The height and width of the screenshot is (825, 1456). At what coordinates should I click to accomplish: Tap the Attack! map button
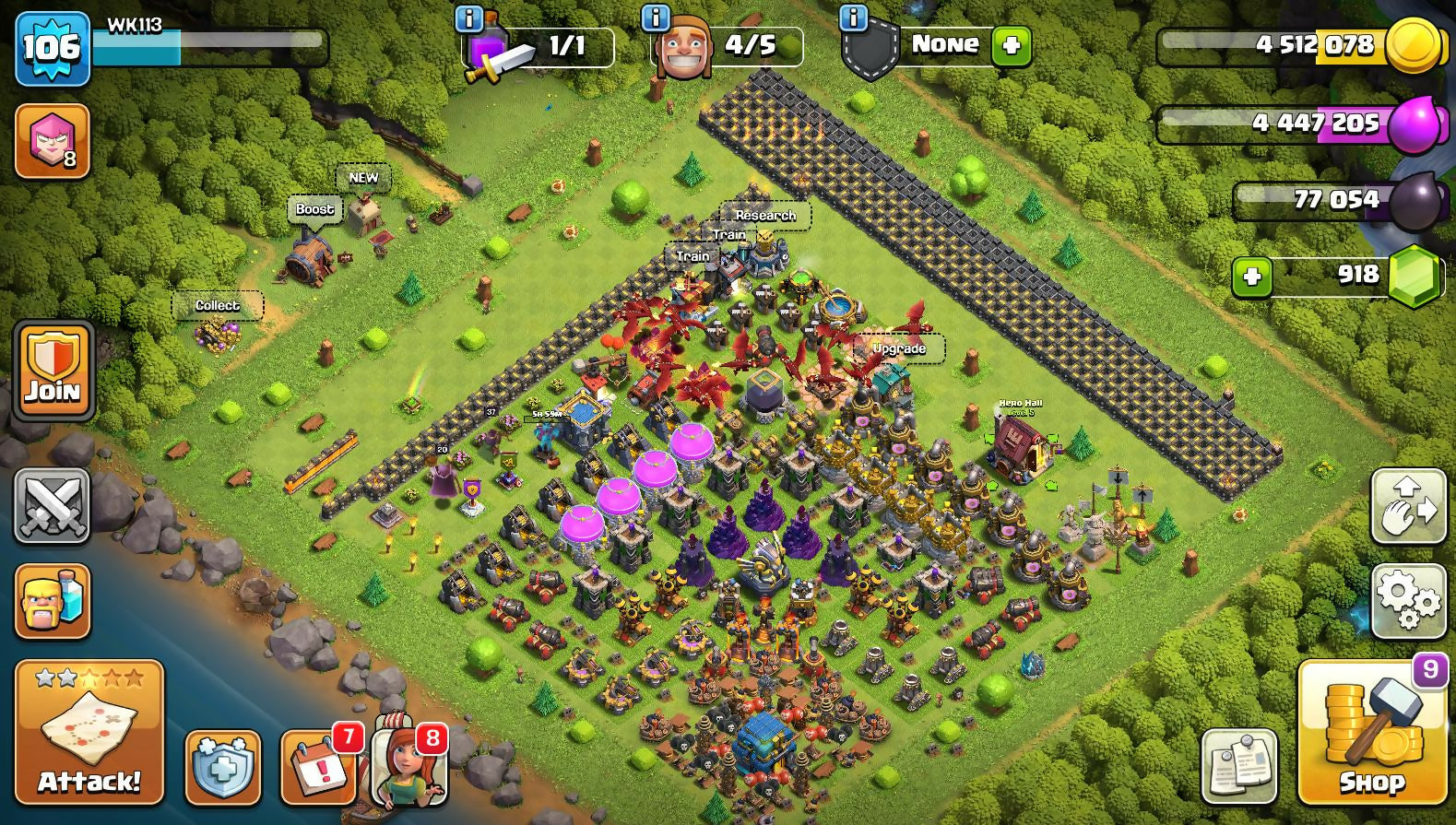point(89,732)
